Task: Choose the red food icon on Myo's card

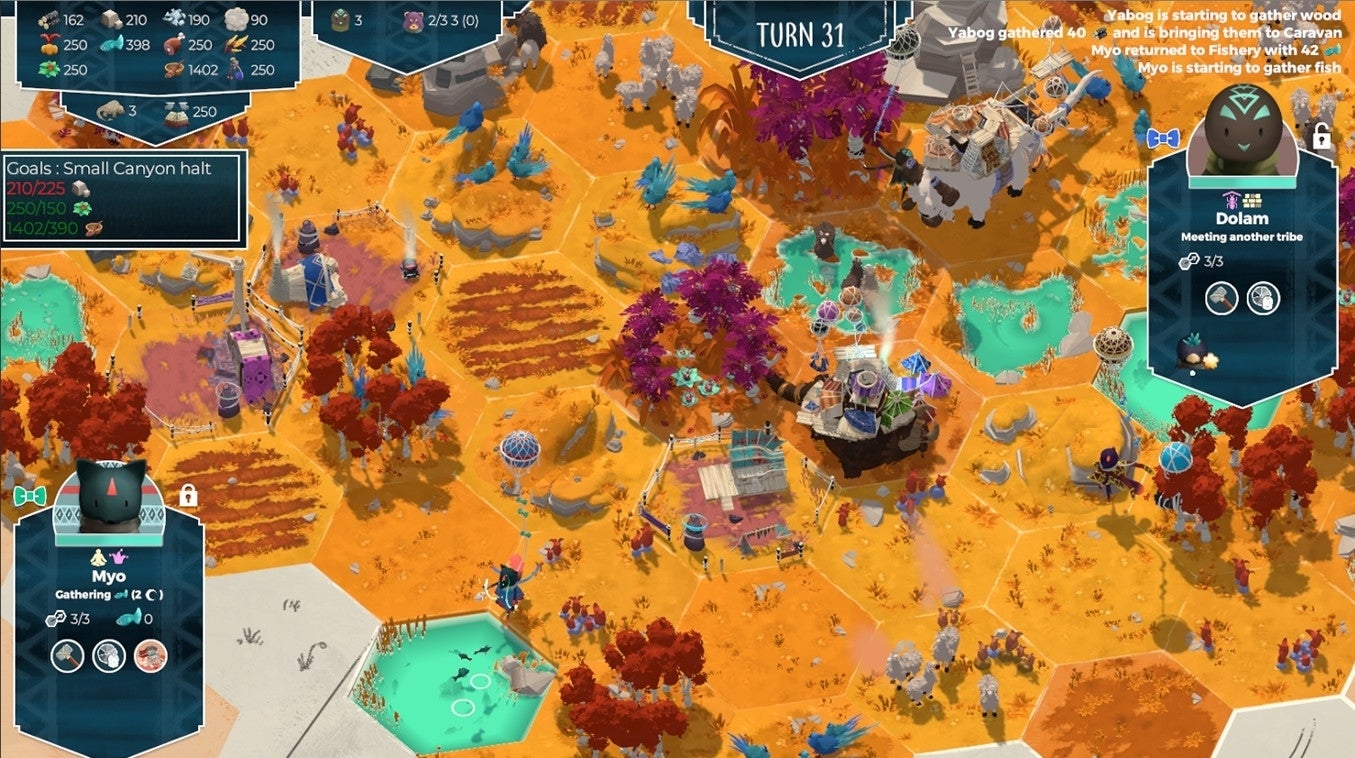Action: [x=150, y=656]
